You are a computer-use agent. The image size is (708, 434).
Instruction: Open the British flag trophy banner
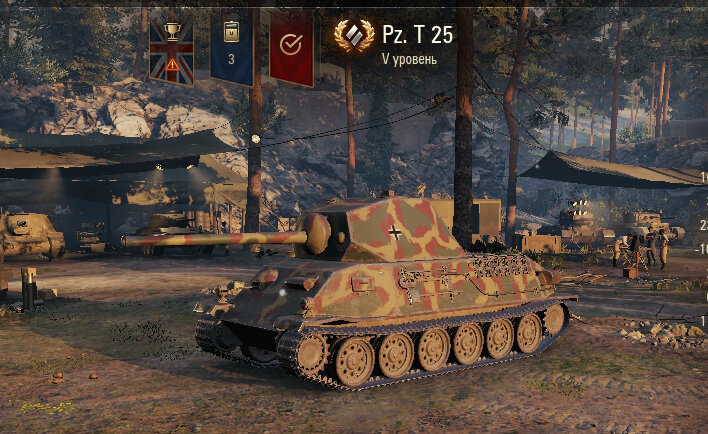[x=171, y=49]
